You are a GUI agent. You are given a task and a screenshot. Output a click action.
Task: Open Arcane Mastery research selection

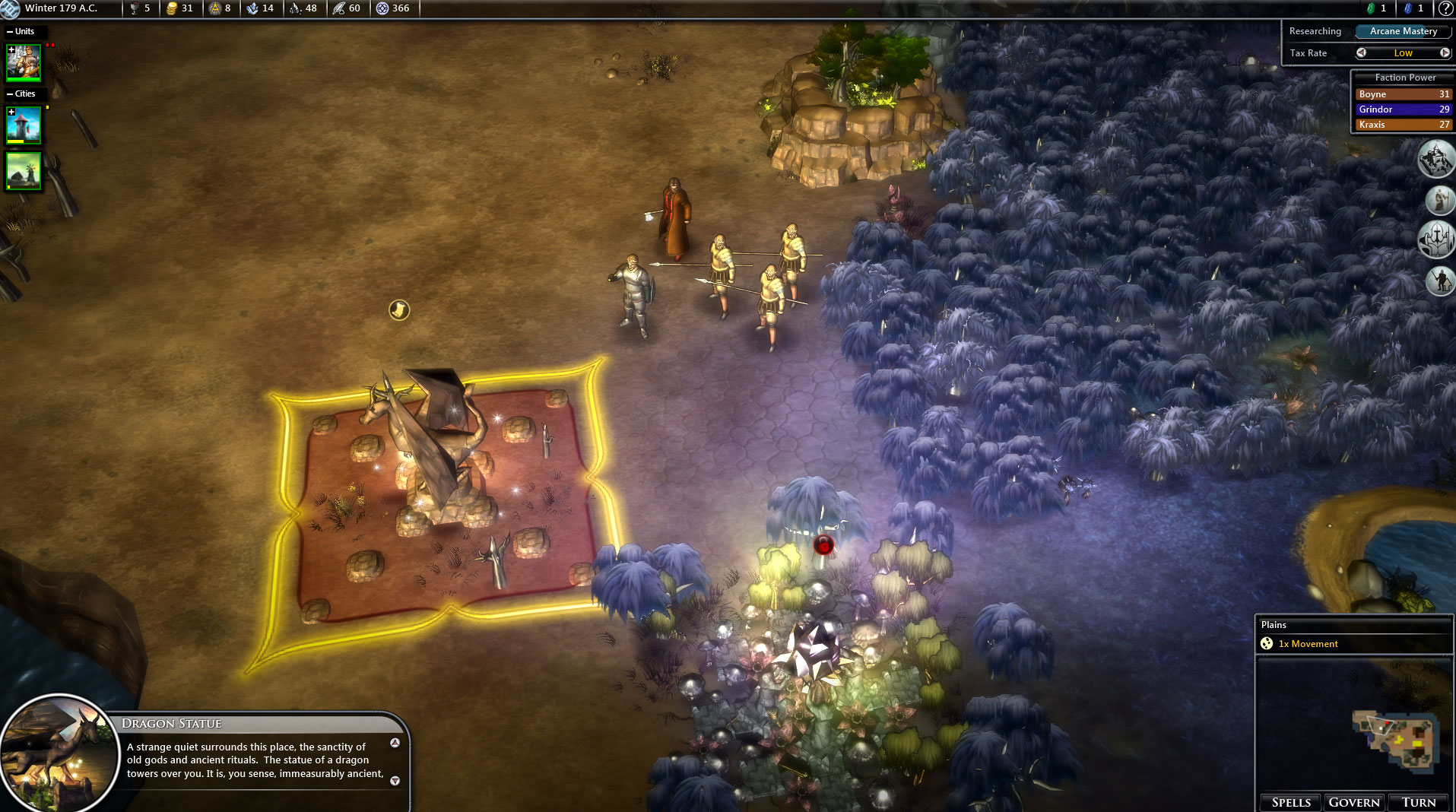click(1403, 31)
